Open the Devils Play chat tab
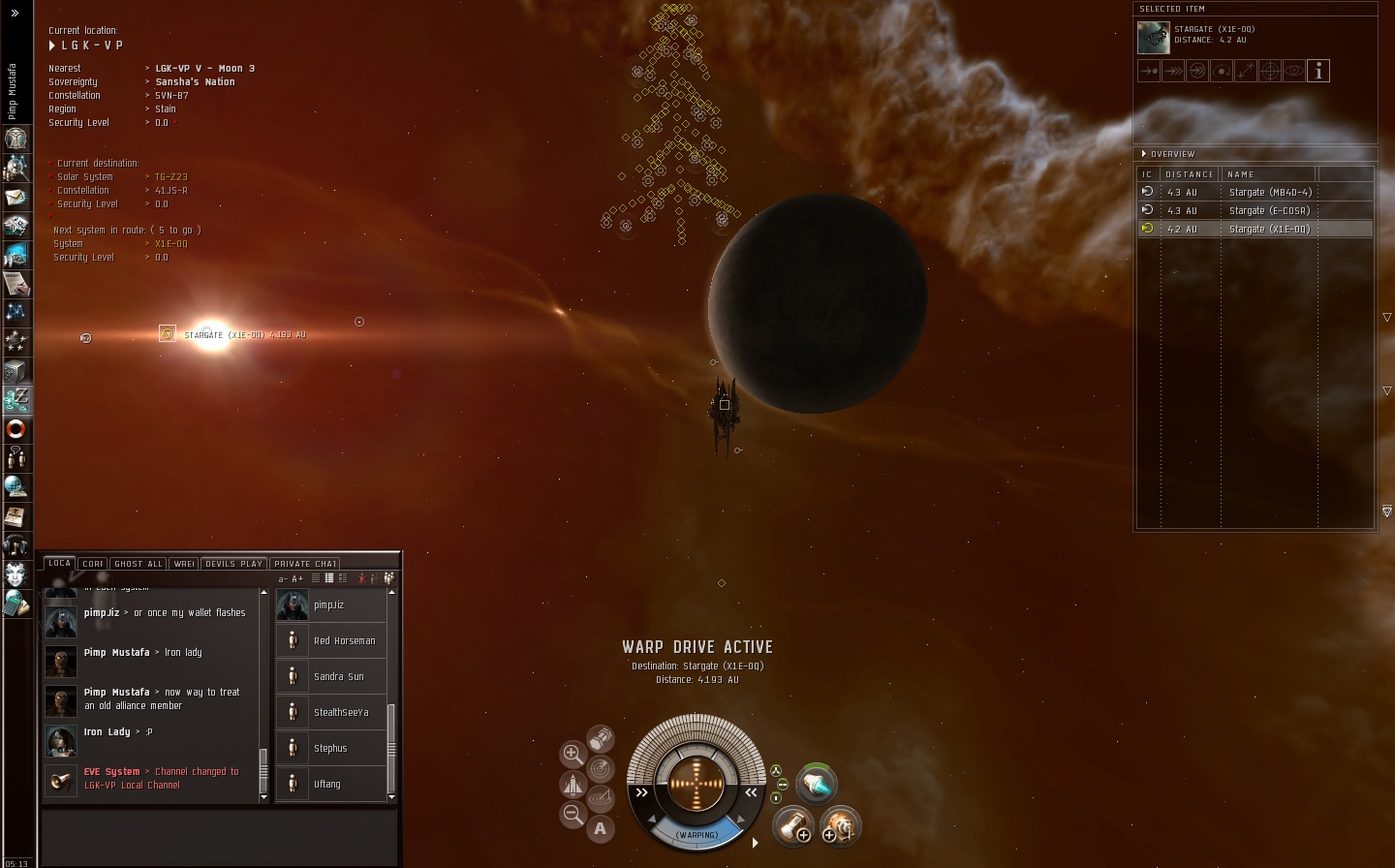The height and width of the screenshot is (868, 1395). tap(233, 564)
